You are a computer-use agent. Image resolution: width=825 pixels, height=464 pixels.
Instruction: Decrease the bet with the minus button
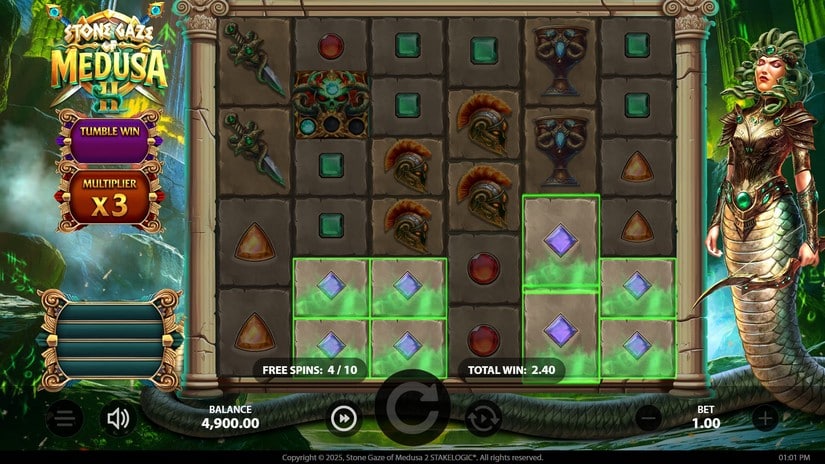point(649,418)
